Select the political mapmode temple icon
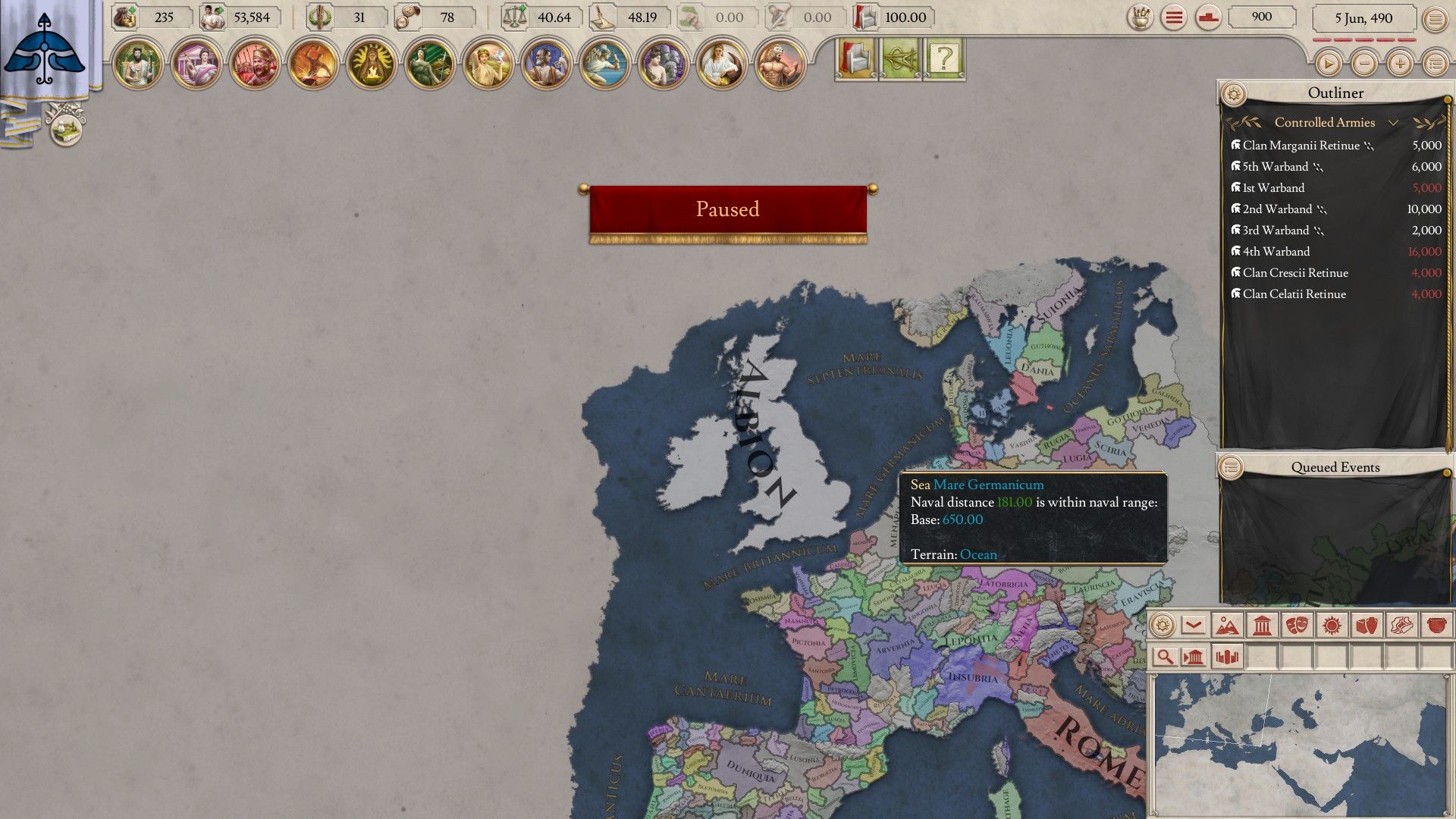1456x819 pixels. point(1262,625)
